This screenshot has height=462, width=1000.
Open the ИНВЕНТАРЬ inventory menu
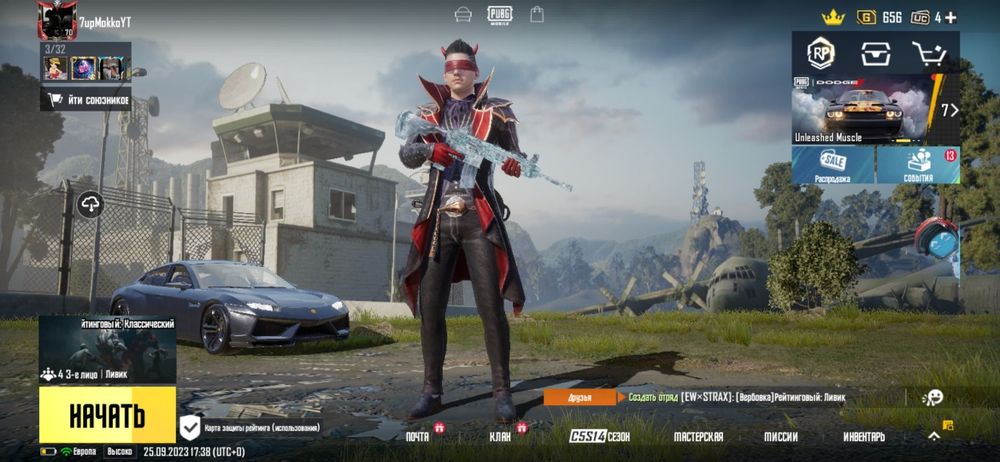(x=863, y=437)
